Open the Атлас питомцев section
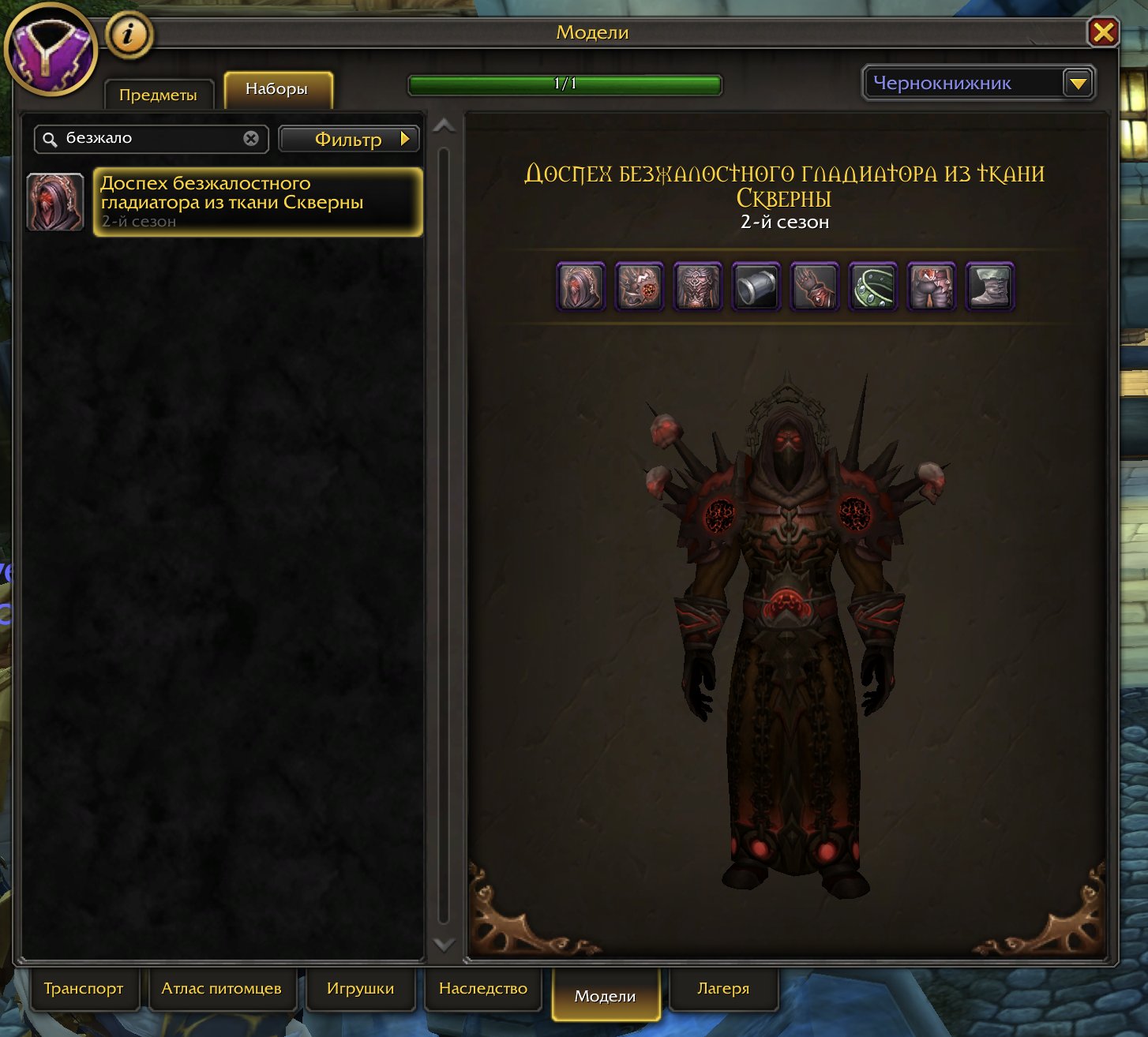1148x1037 pixels. [223, 988]
